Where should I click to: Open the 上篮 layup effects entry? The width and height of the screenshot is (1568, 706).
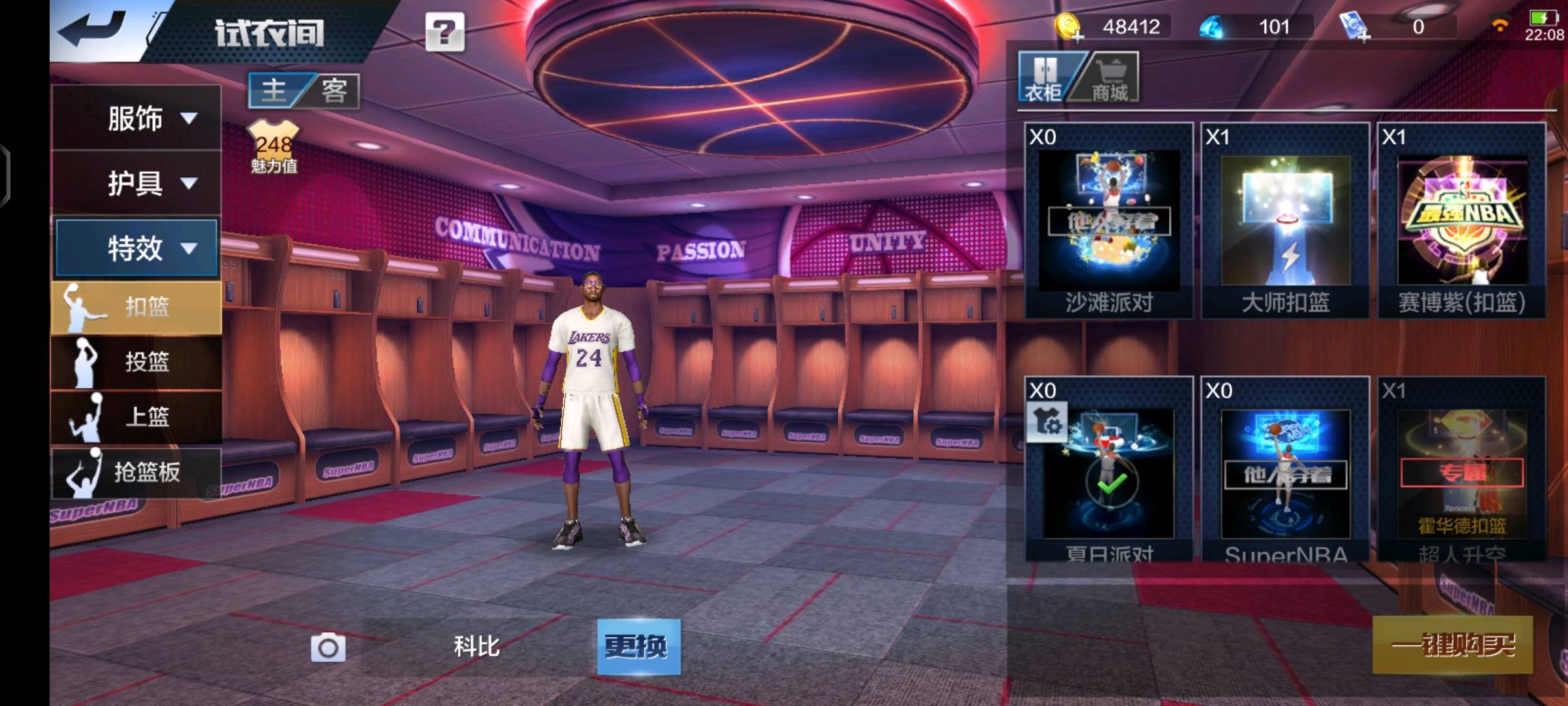[136, 416]
